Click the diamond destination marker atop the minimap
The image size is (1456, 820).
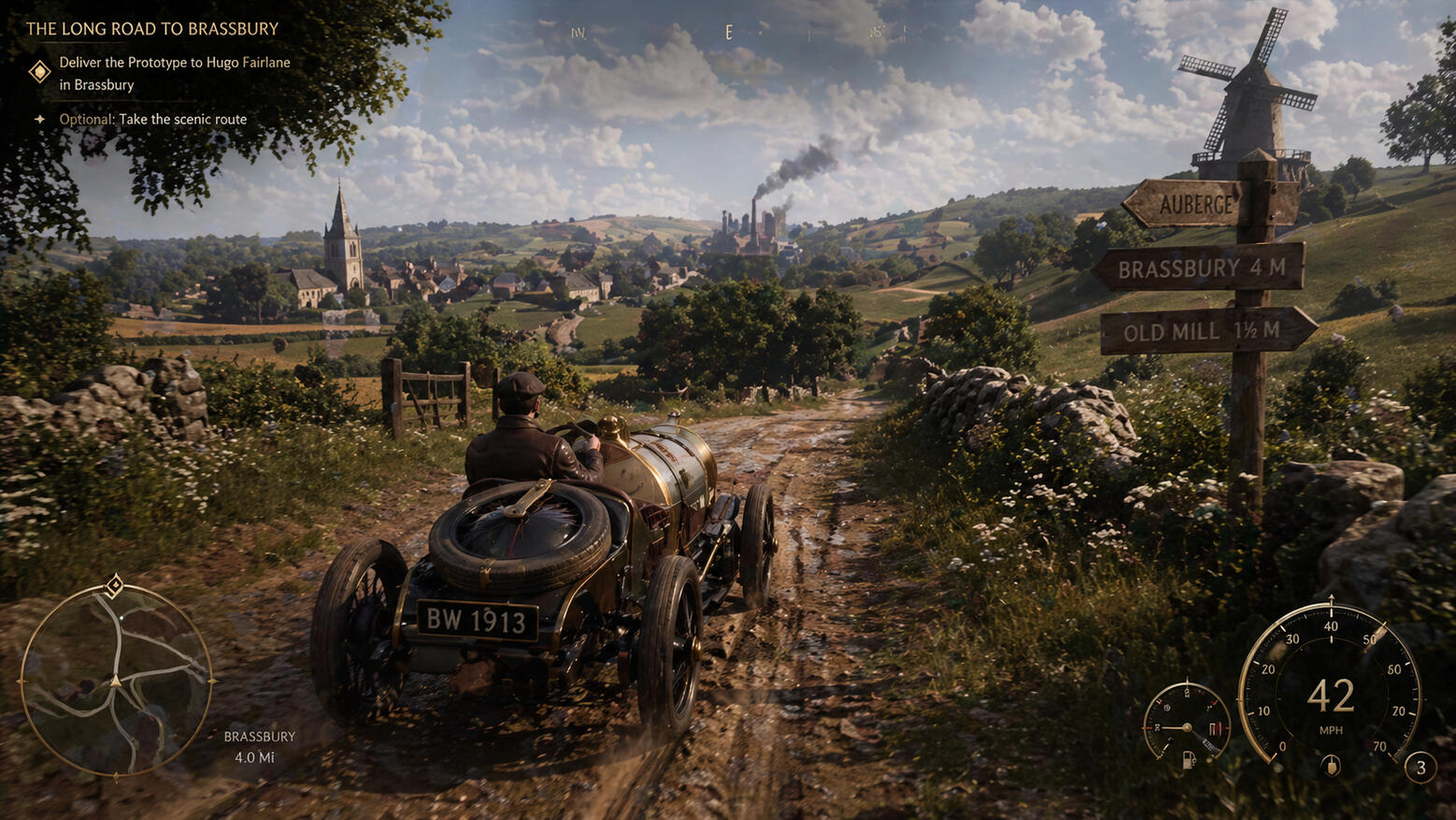[x=114, y=586]
